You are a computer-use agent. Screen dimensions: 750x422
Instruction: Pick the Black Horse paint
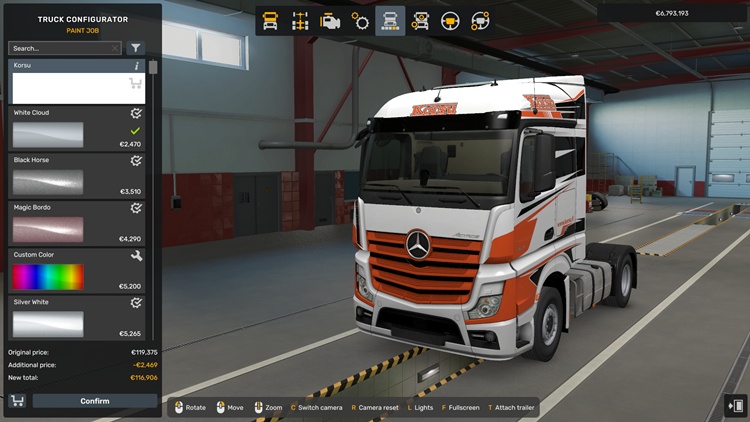[x=48, y=182]
